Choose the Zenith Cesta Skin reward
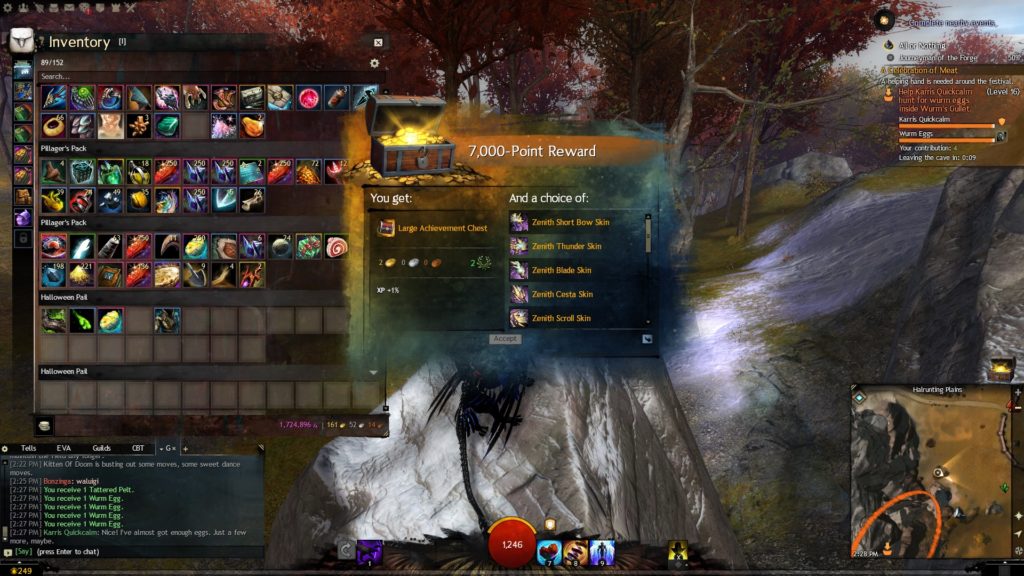The width and height of the screenshot is (1024, 576). click(562, 294)
